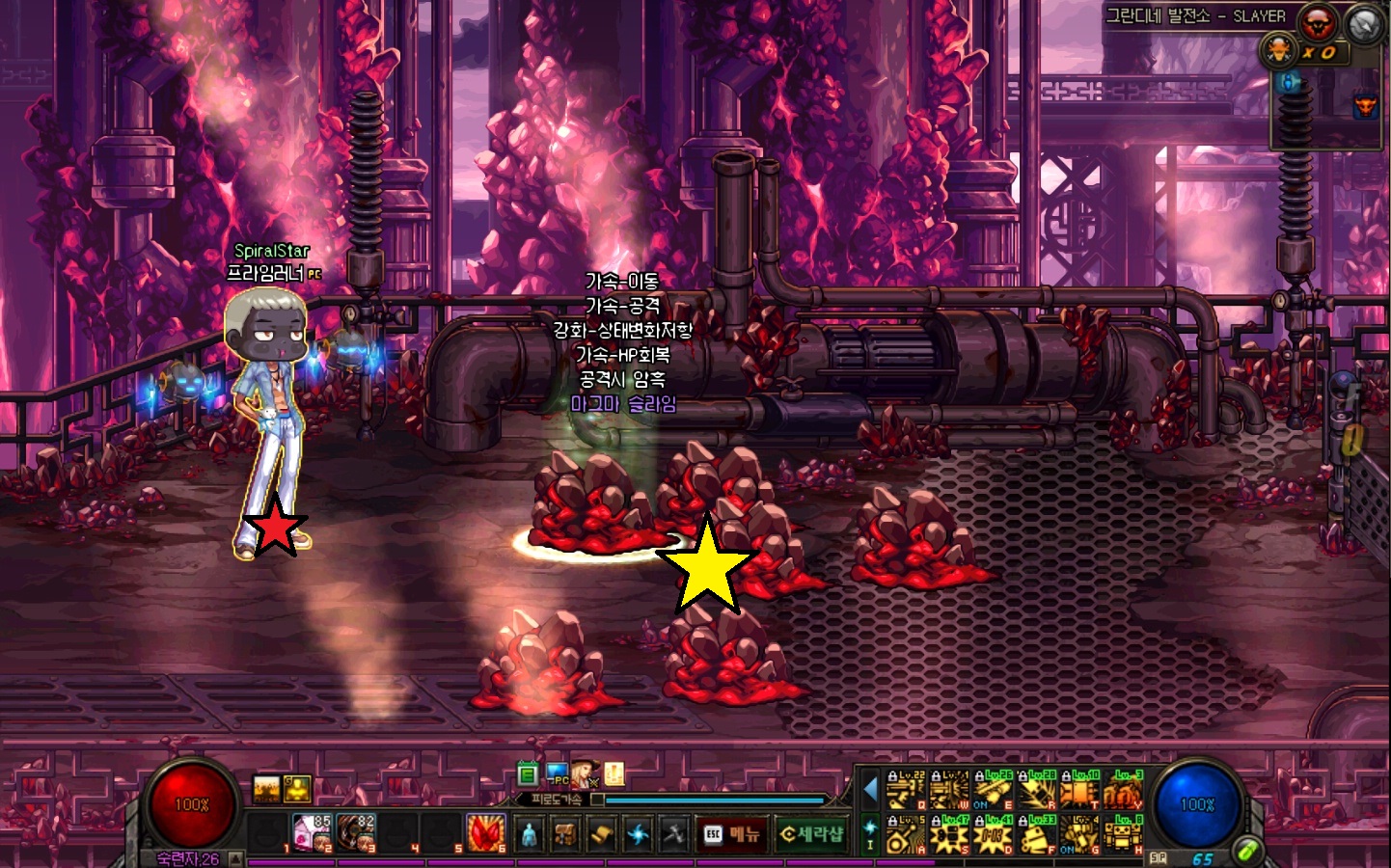Activate the skill bound to Q
Viewport: 1391px width, 868px height.
tap(905, 792)
